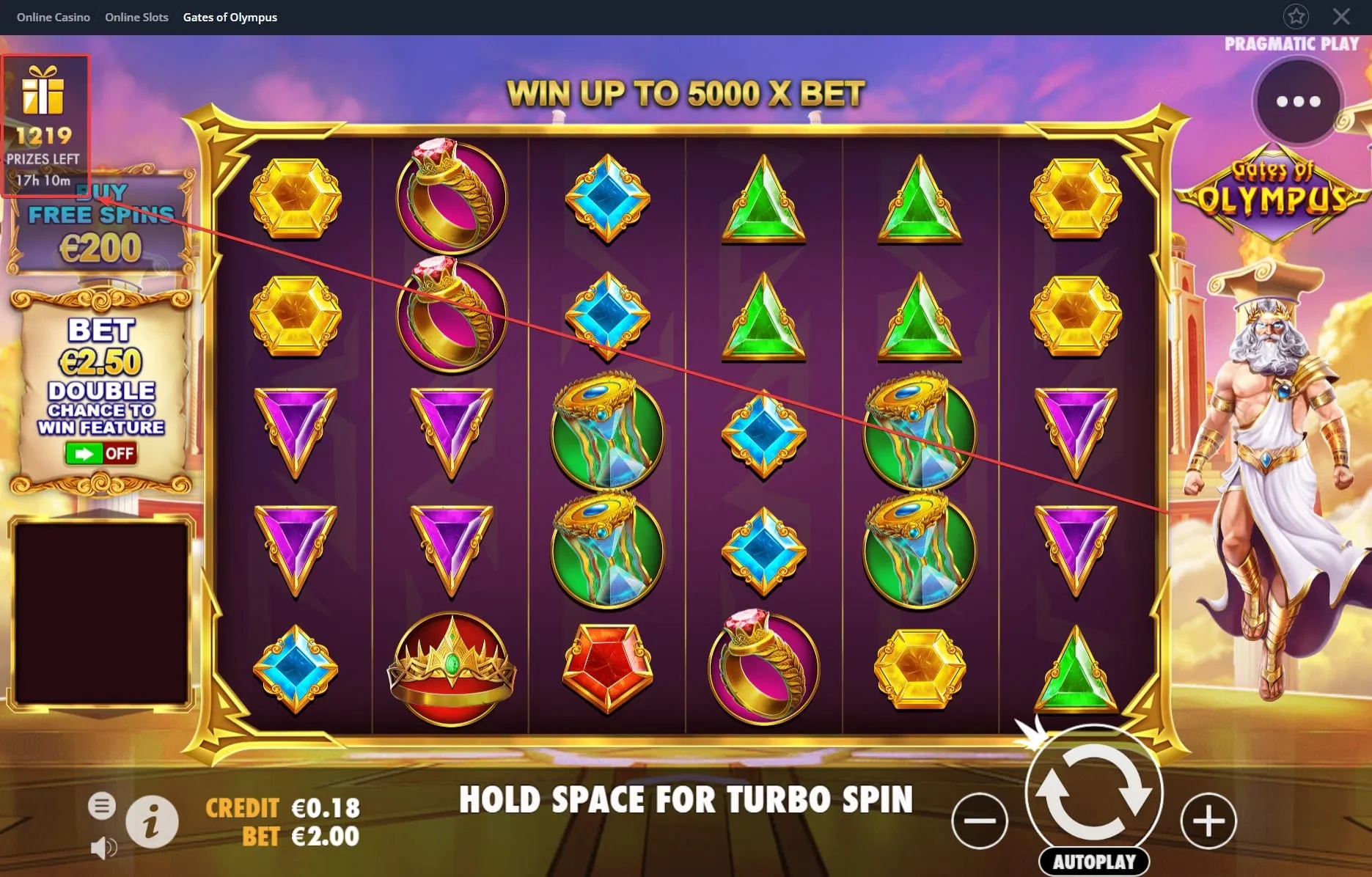
Task: Navigate to Online Casino breadcrumb
Action: [x=53, y=16]
